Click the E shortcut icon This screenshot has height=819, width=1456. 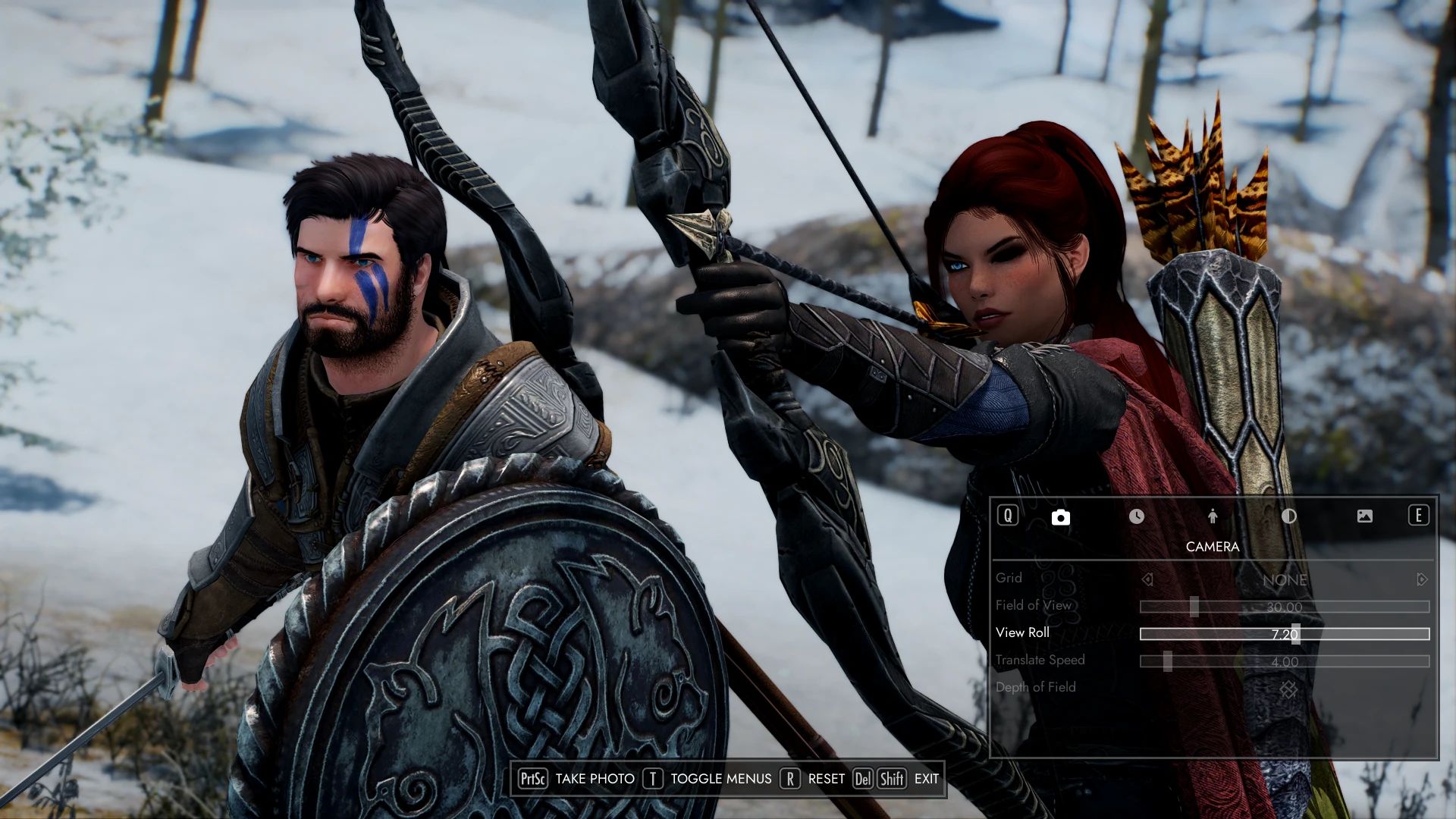pos(1417,516)
